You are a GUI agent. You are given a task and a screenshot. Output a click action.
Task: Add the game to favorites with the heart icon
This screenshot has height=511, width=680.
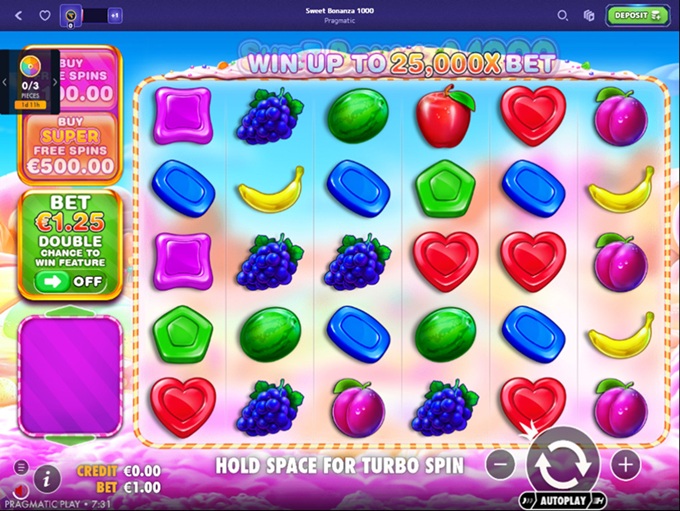point(45,15)
